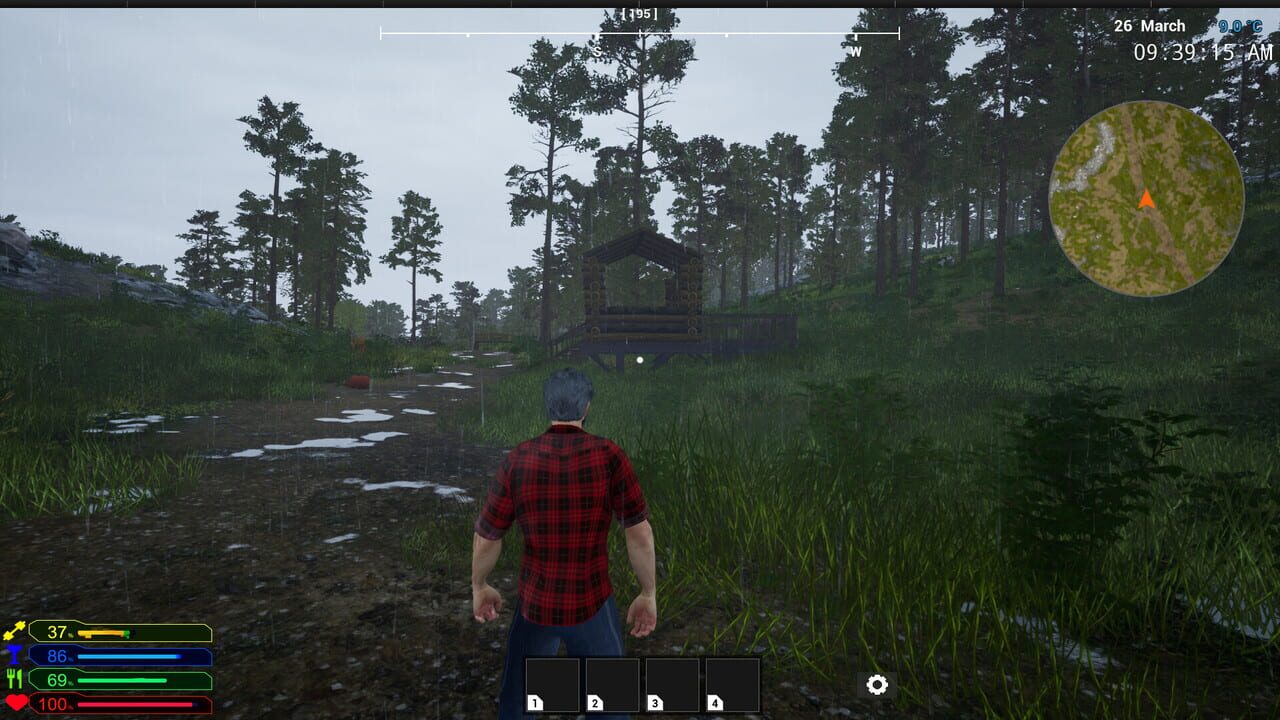Toggle hotbar slot 2
Screen dimensions: 1280x720
612,685
